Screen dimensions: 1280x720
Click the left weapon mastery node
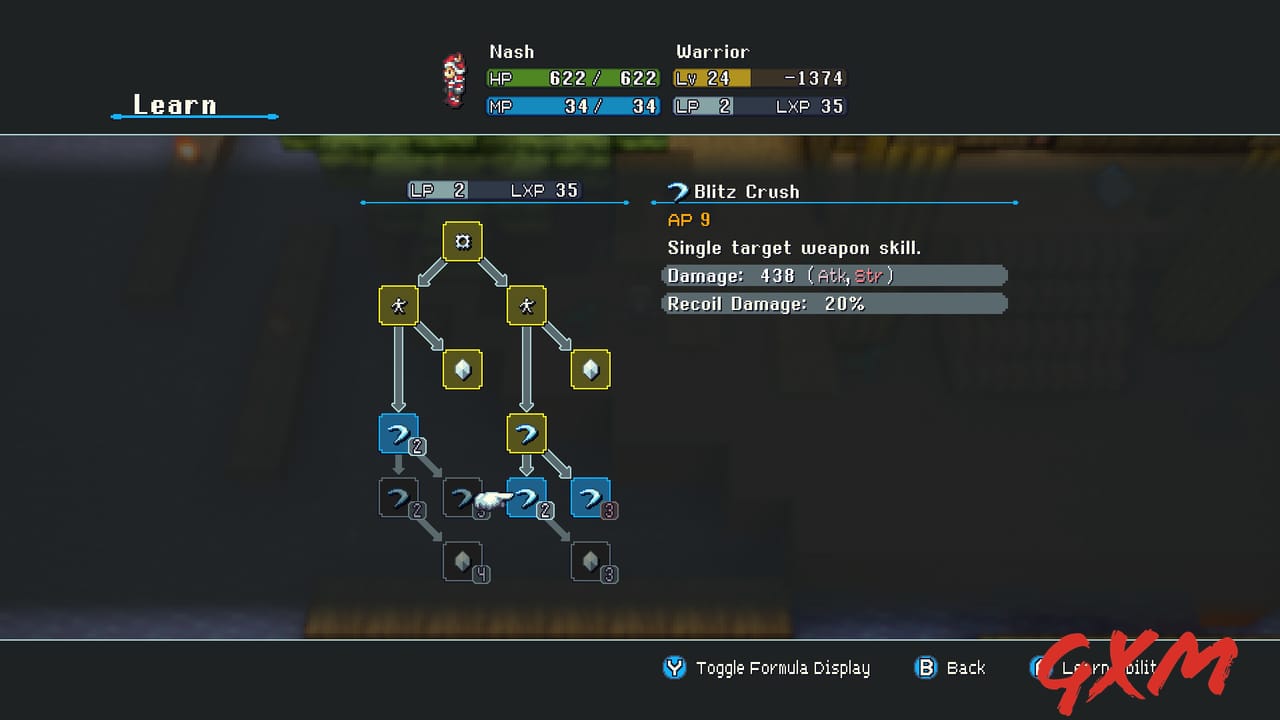pos(399,306)
